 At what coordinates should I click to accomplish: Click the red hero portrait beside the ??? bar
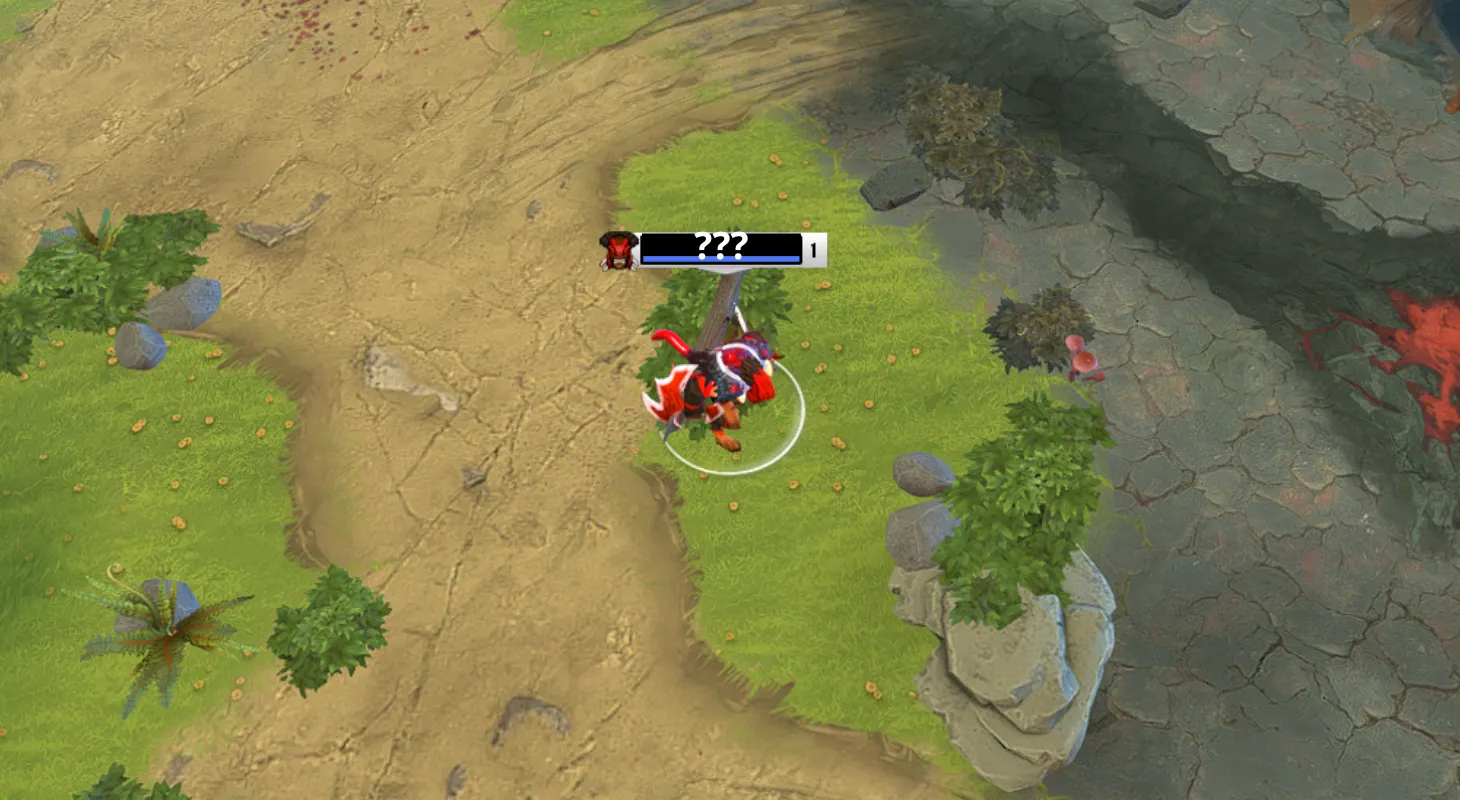[x=617, y=250]
